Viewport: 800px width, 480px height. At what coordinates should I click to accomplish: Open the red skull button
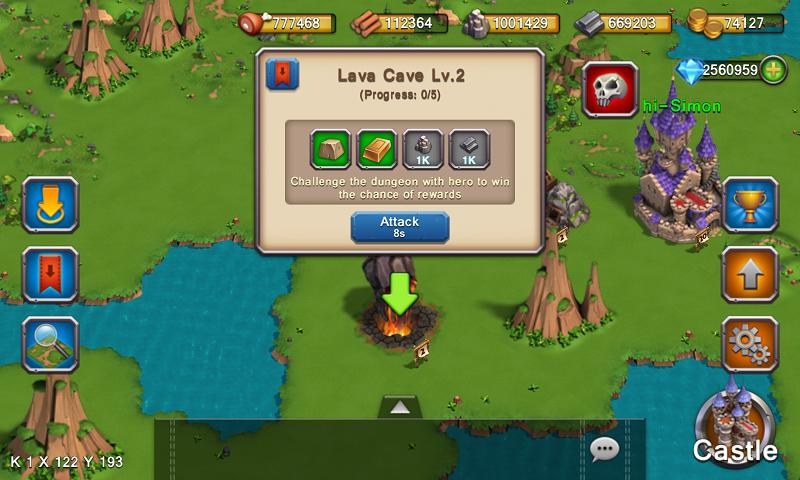coord(610,91)
